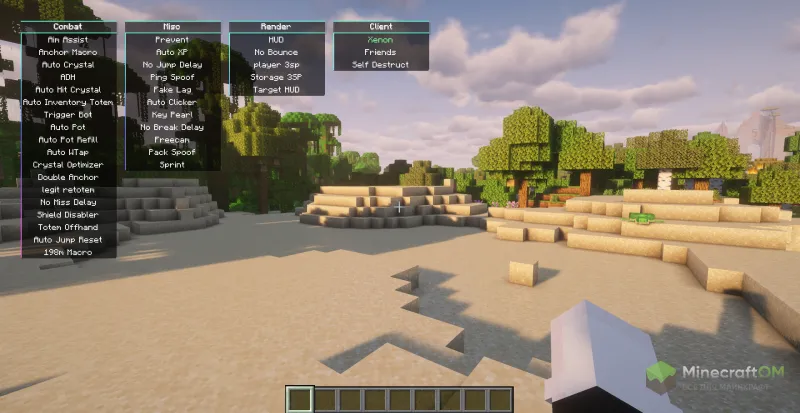The width and height of the screenshot is (800, 413).
Task: Open the Friends entry
Action: click(380, 52)
